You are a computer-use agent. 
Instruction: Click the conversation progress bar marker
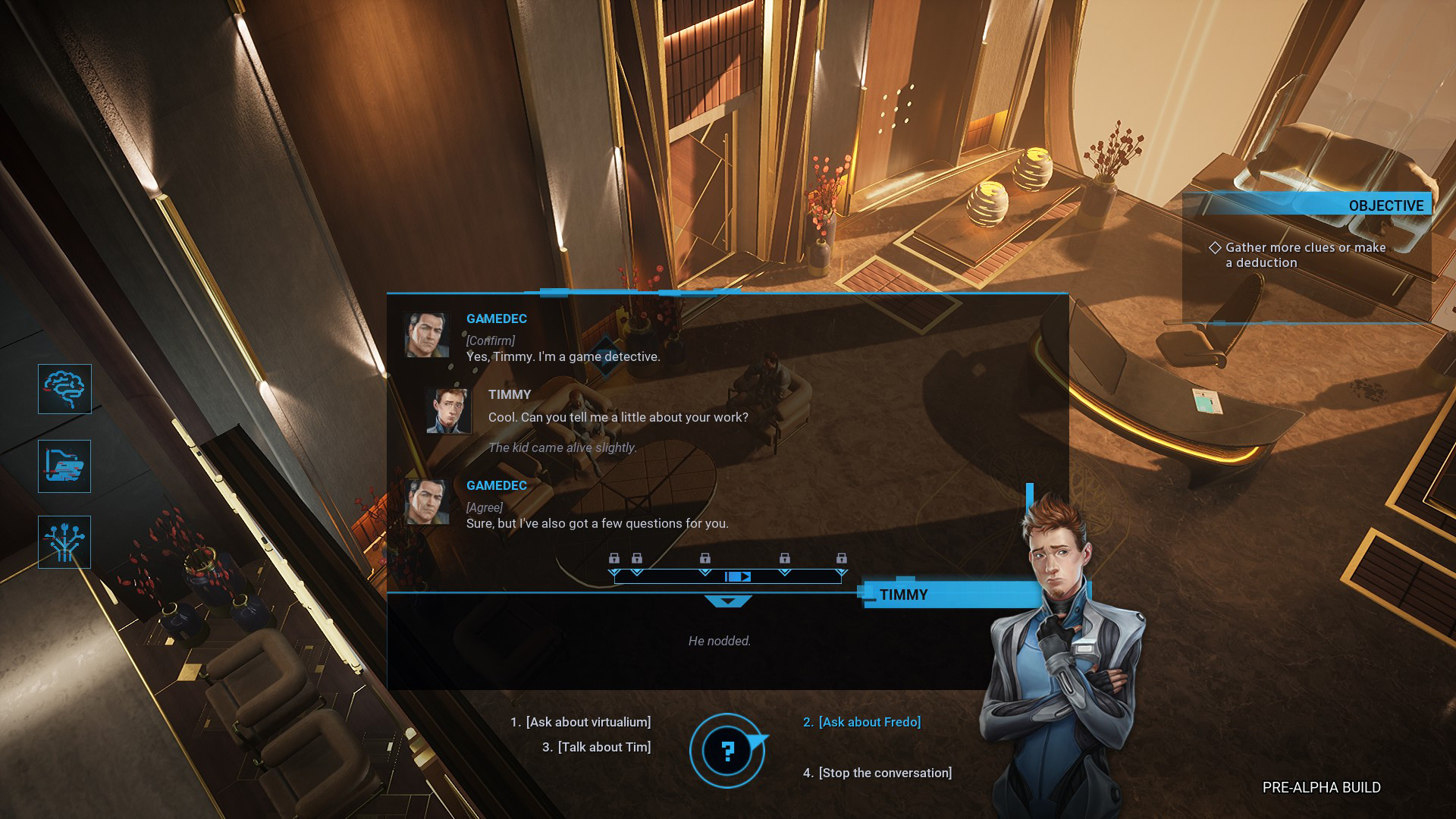pyautogui.click(x=737, y=577)
